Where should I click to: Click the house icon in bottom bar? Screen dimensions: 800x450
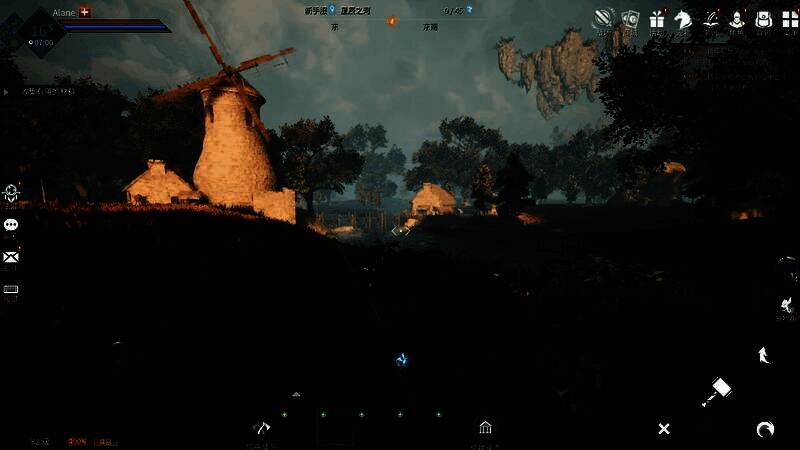click(x=485, y=428)
